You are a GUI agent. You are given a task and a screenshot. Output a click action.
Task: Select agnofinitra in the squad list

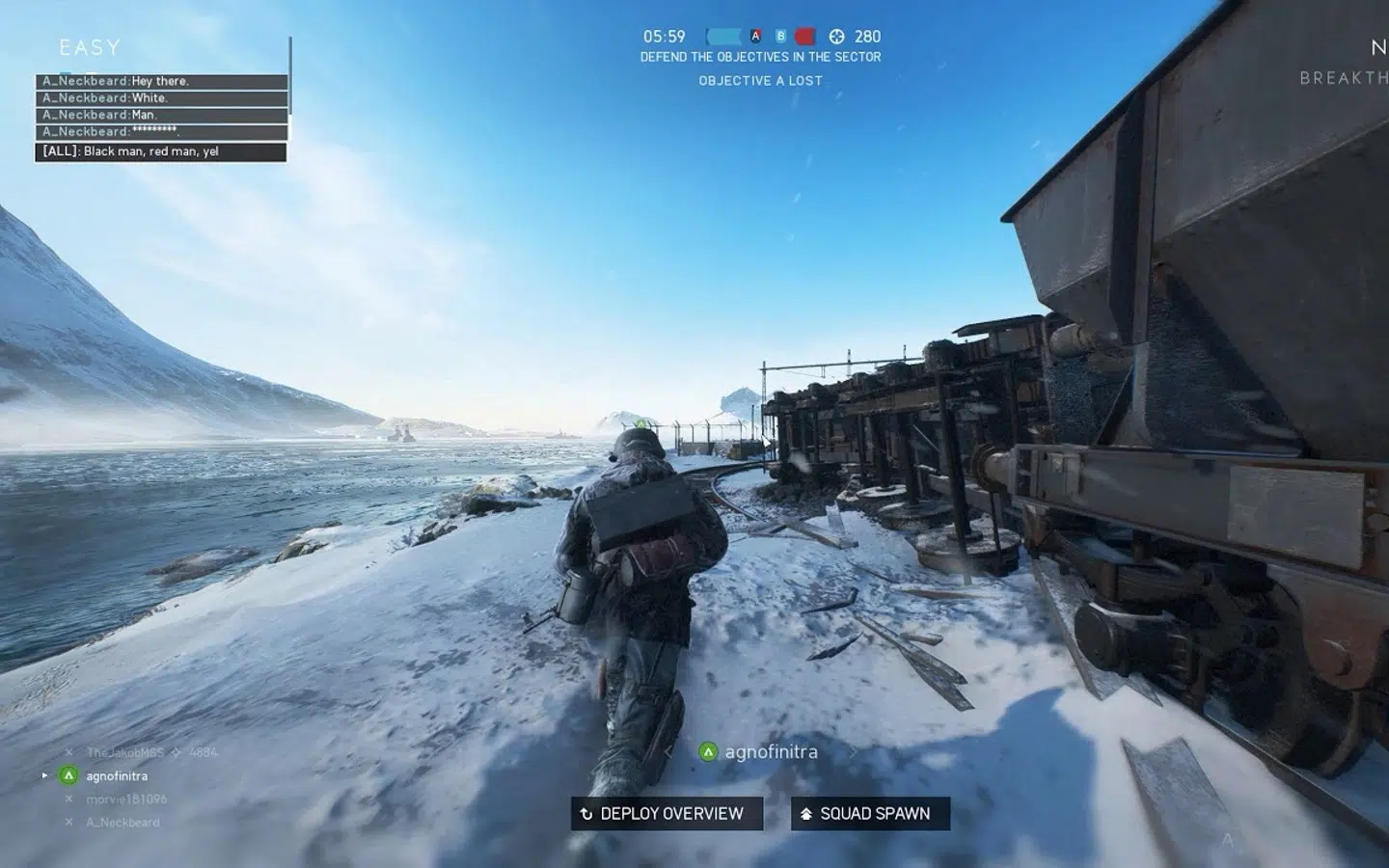point(117,775)
